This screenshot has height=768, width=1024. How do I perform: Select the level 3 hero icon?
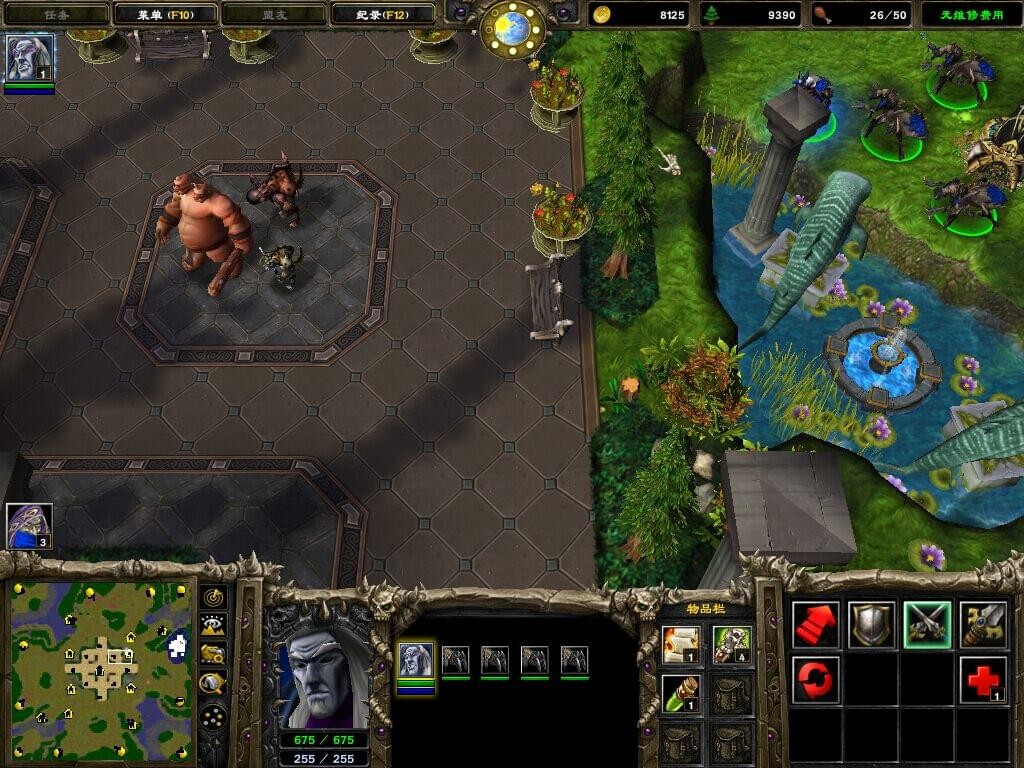coord(30,525)
